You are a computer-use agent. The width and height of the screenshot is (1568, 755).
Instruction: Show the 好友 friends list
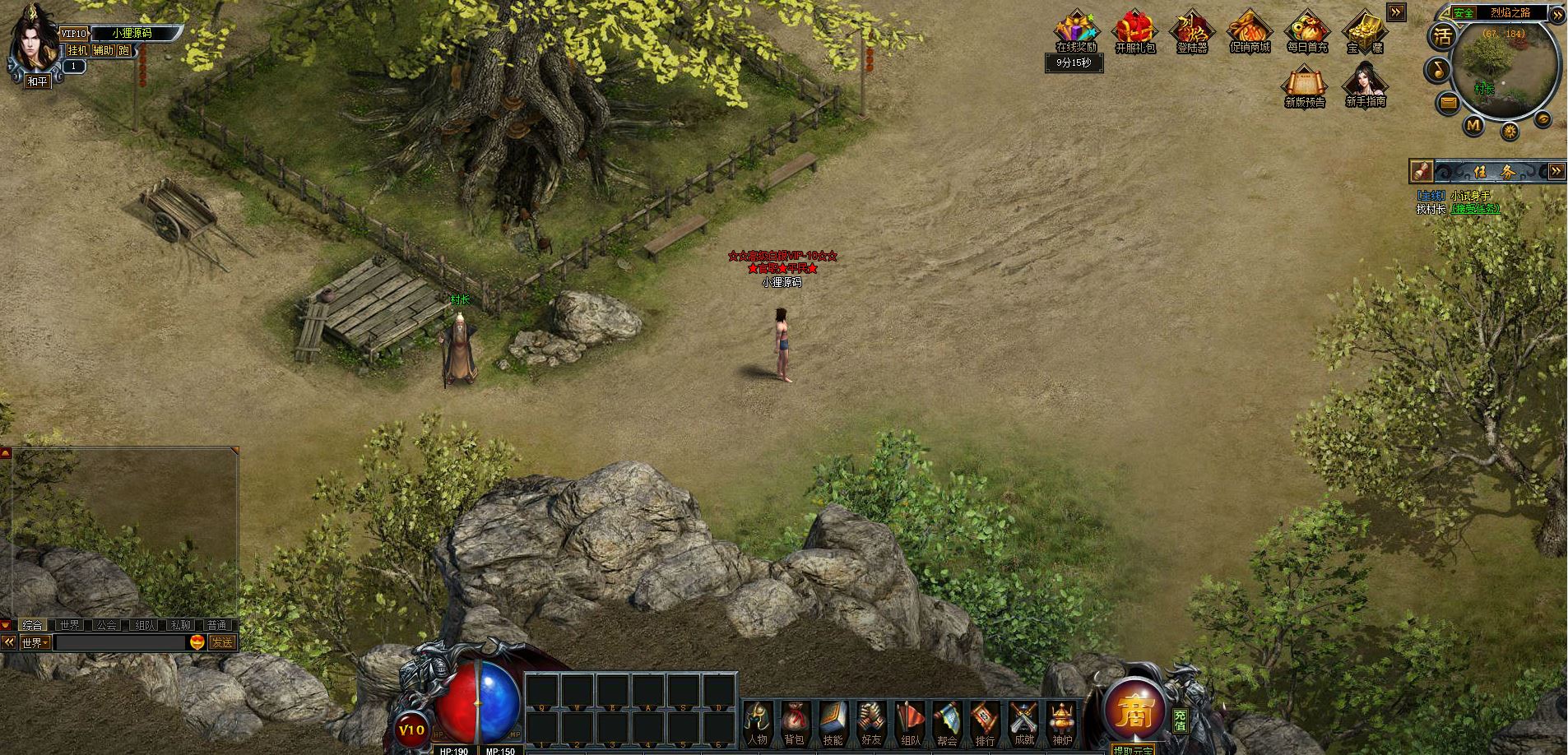[x=871, y=722]
